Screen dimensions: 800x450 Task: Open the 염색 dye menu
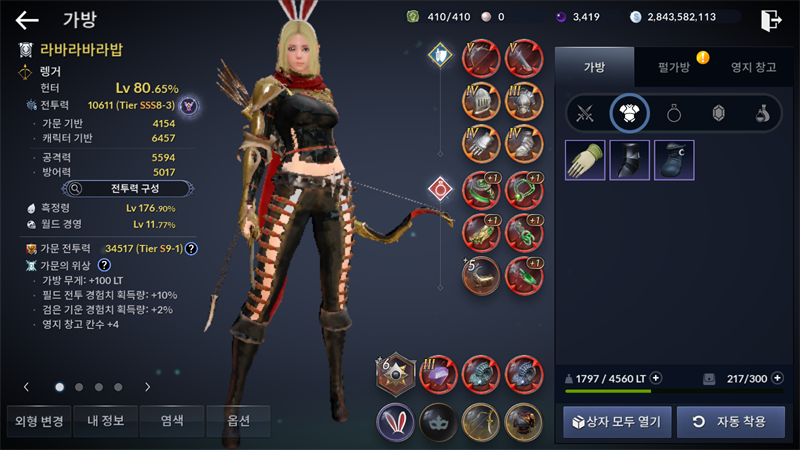(x=172, y=421)
